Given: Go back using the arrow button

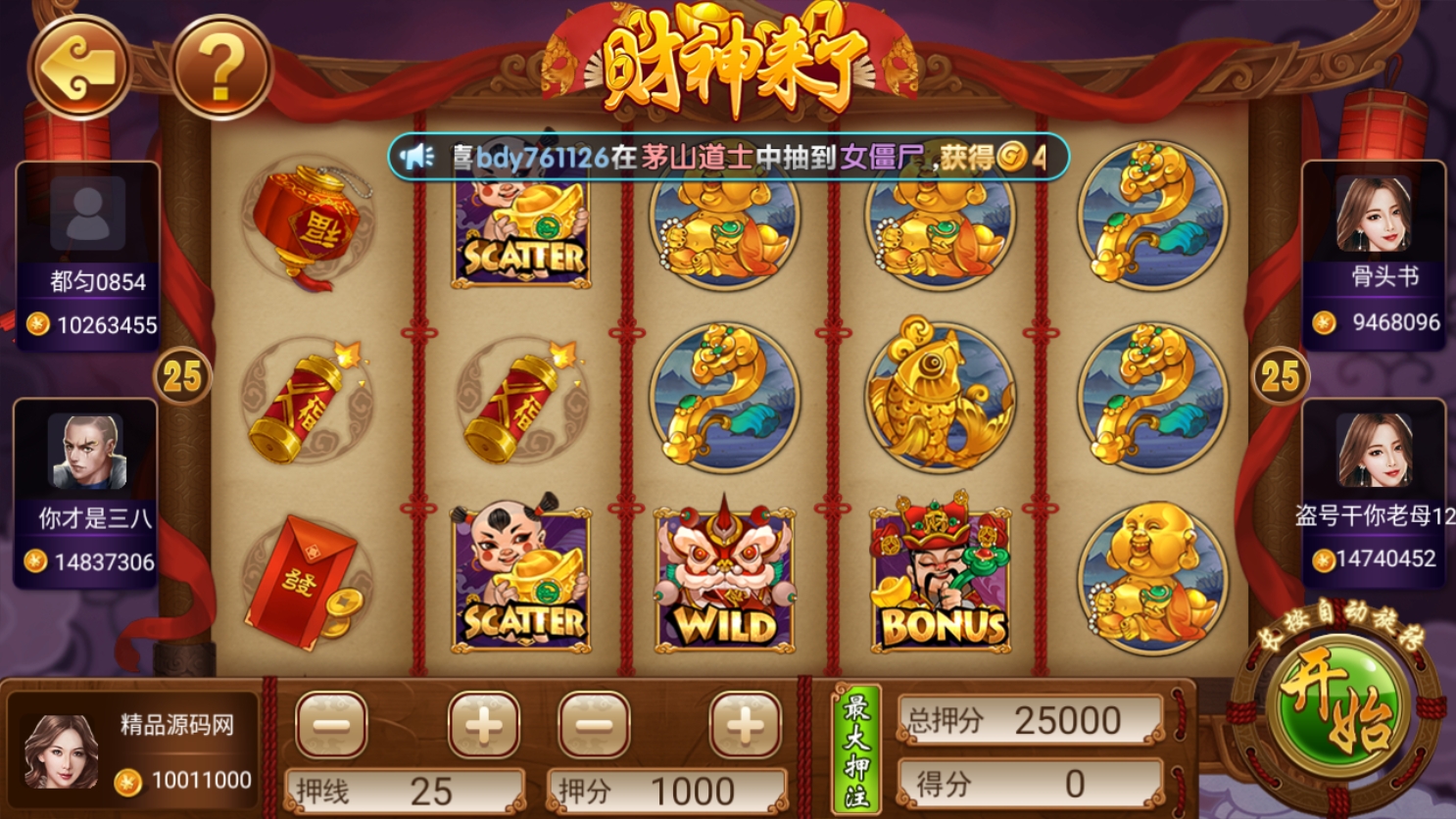Looking at the screenshot, I should (x=79, y=68).
